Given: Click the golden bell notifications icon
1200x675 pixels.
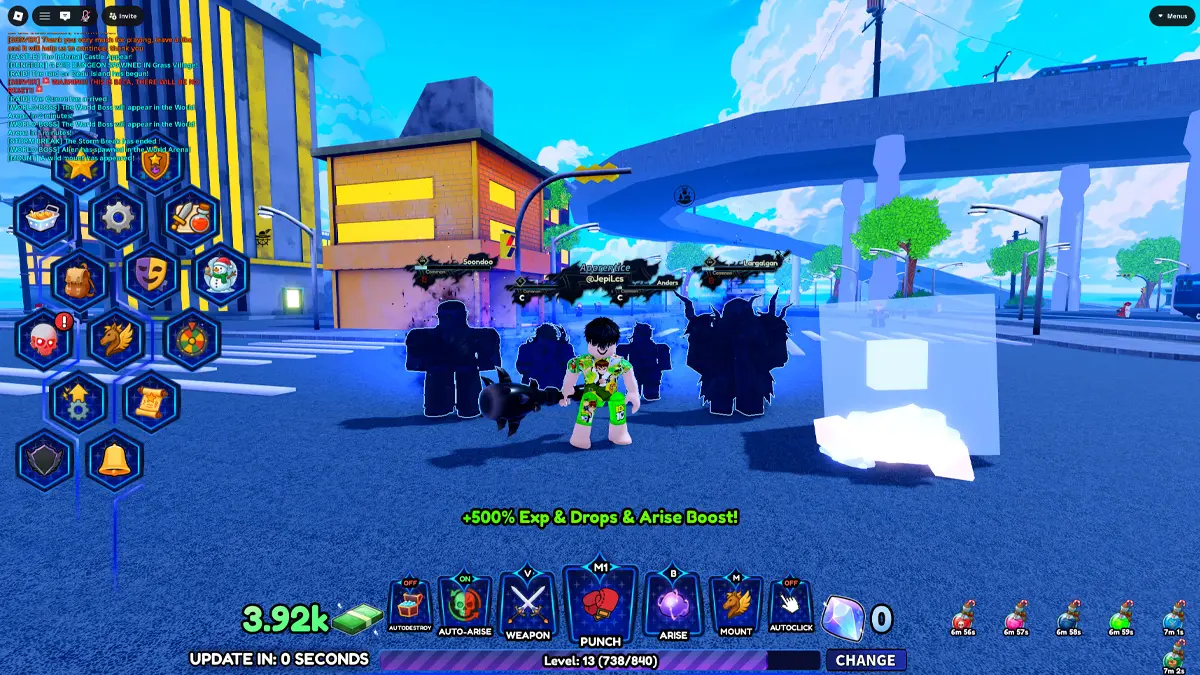Looking at the screenshot, I should 116,460.
